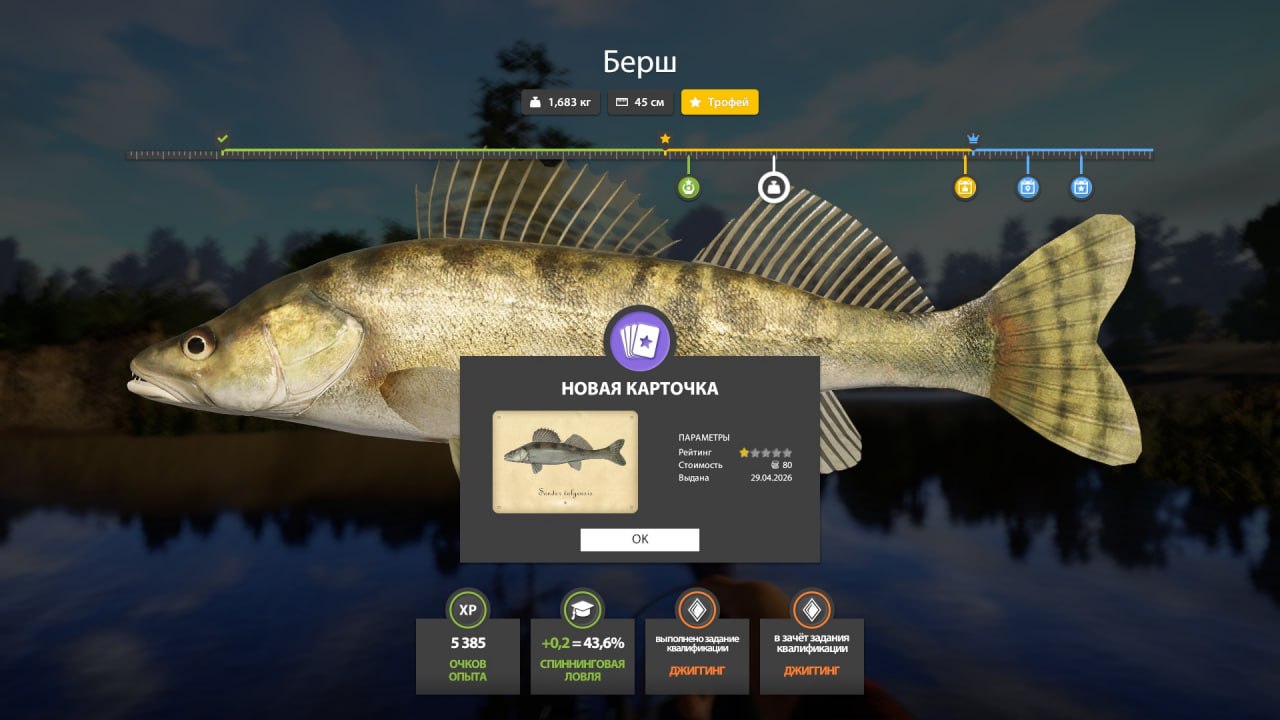Show the Спиннинговая ловля skill panel
This screenshot has width=1280, height=720.
click(582, 655)
